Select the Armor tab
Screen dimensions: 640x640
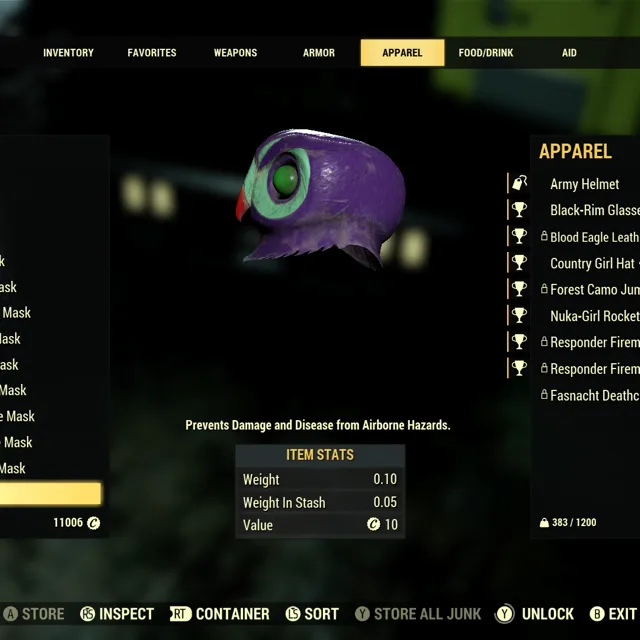pos(319,53)
